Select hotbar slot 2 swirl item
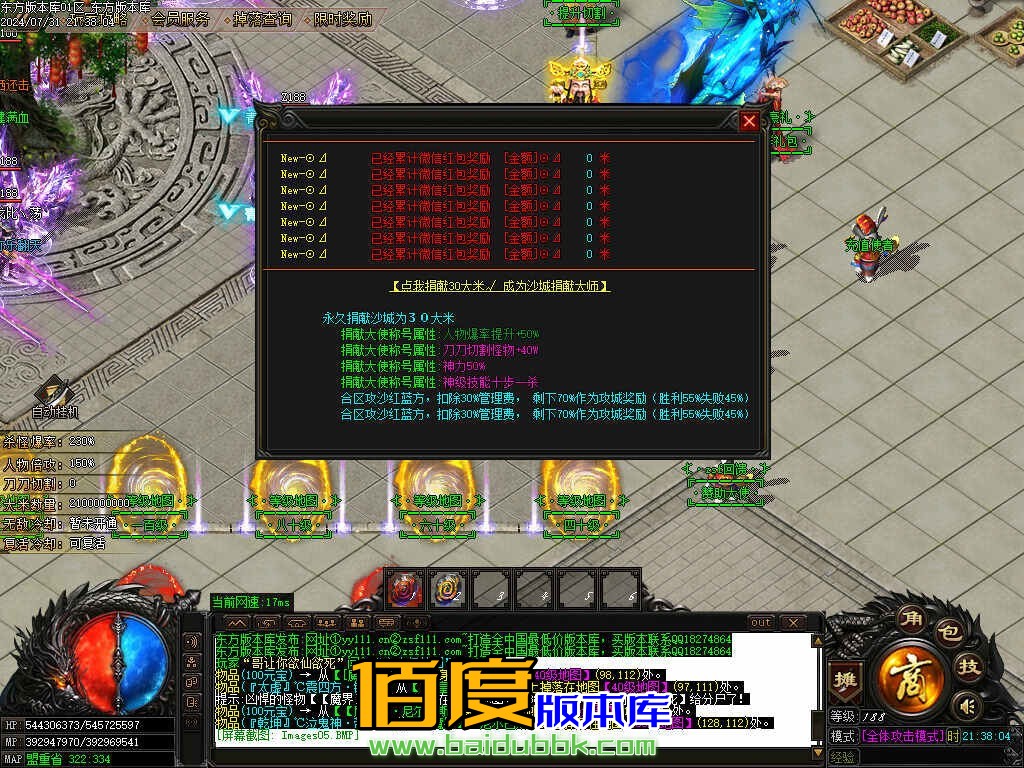 tap(448, 589)
